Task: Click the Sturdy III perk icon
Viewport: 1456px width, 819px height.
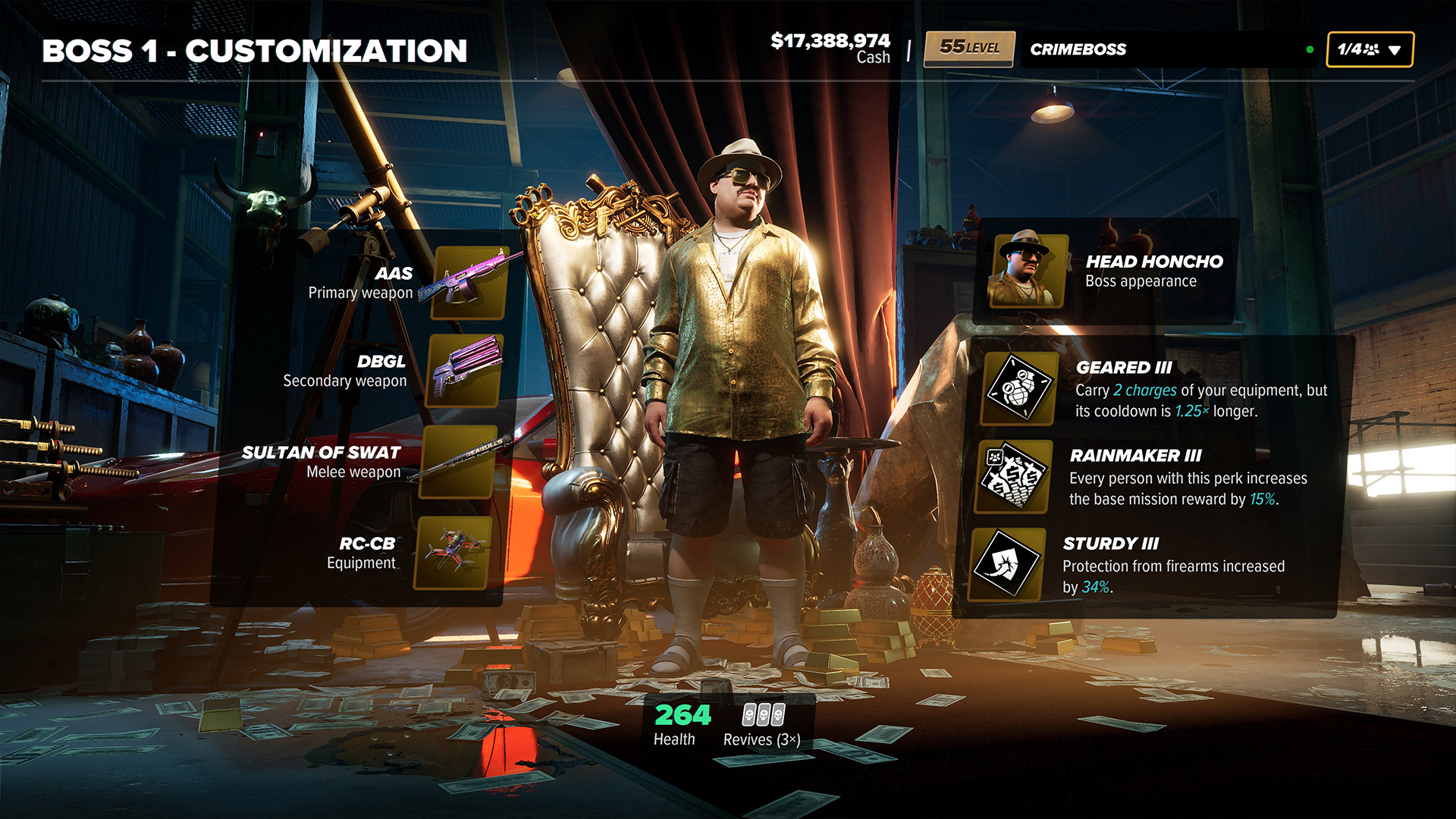Action: tap(1008, 564)
